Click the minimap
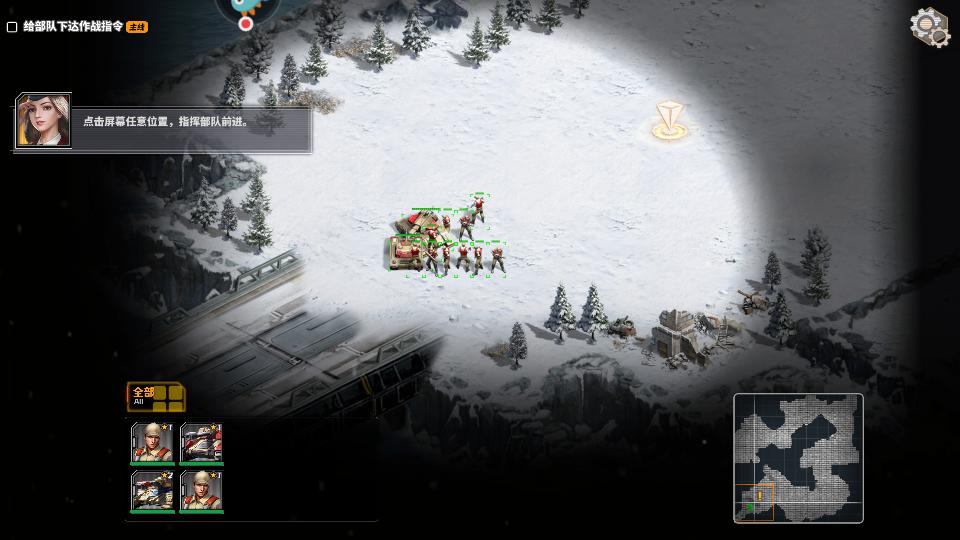 coord(798,457)
